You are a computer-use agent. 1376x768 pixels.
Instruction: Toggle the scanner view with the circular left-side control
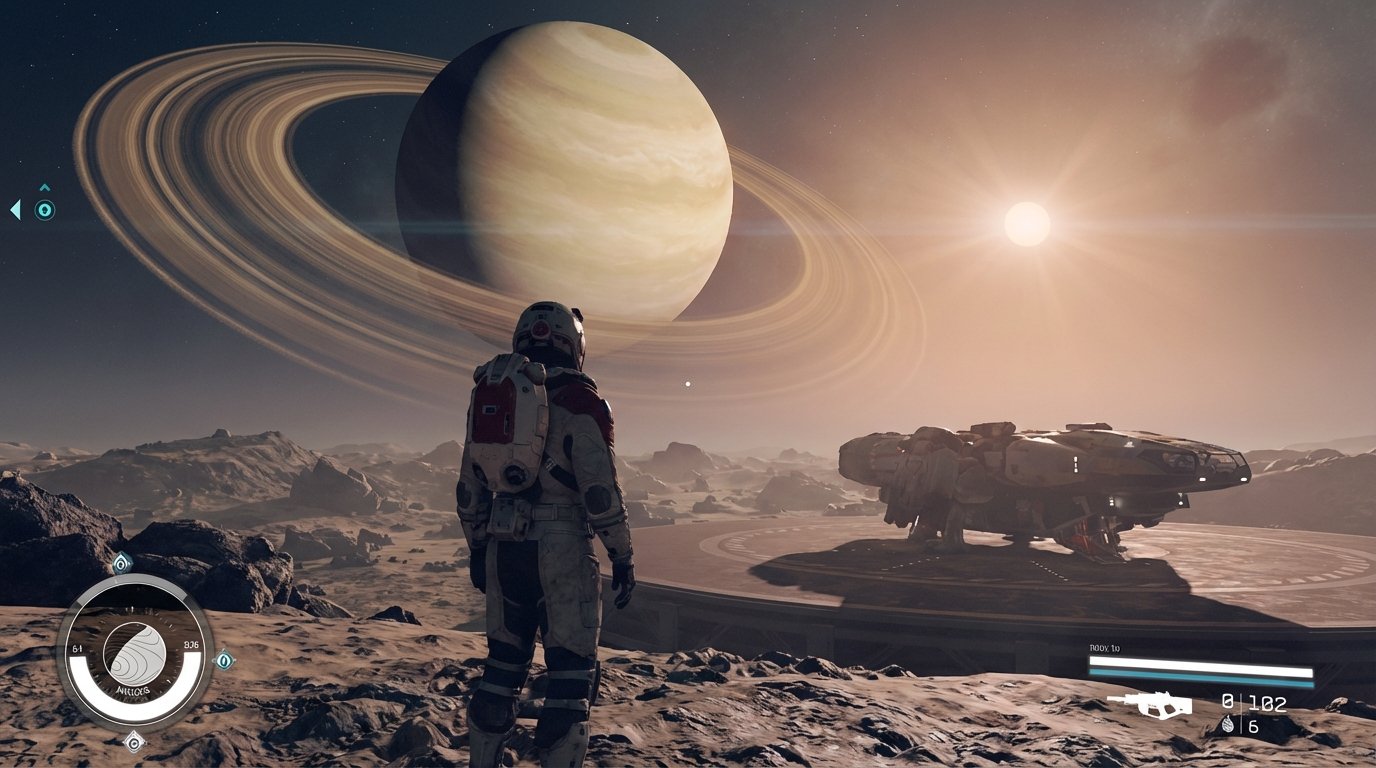click(44, 210)
